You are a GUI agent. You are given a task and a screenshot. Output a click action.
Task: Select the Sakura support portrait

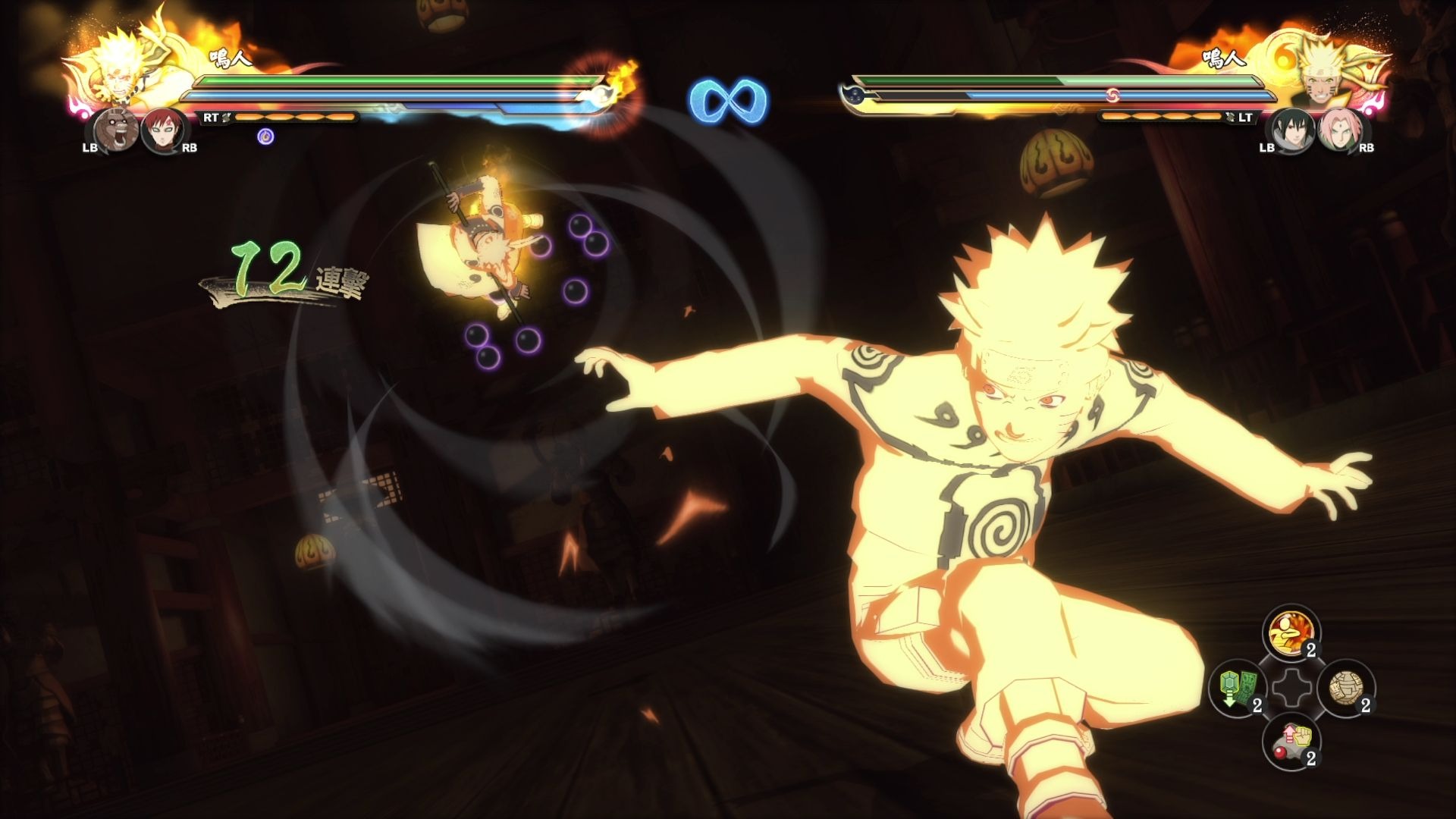point(1339,131)
